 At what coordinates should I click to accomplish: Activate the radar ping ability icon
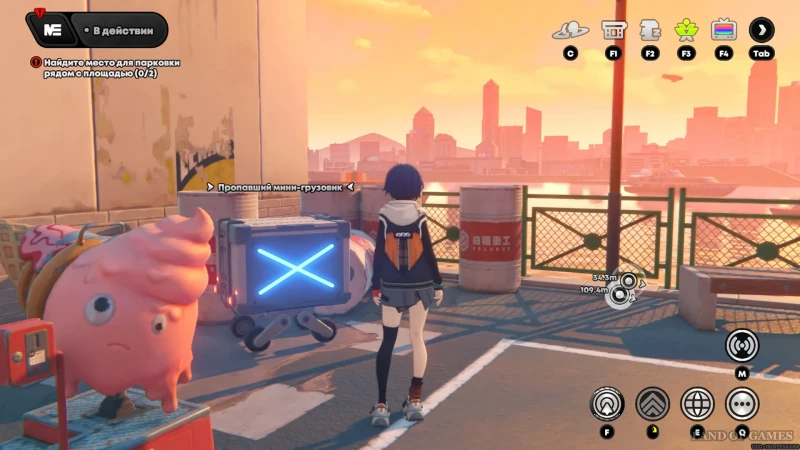point(607,404)
